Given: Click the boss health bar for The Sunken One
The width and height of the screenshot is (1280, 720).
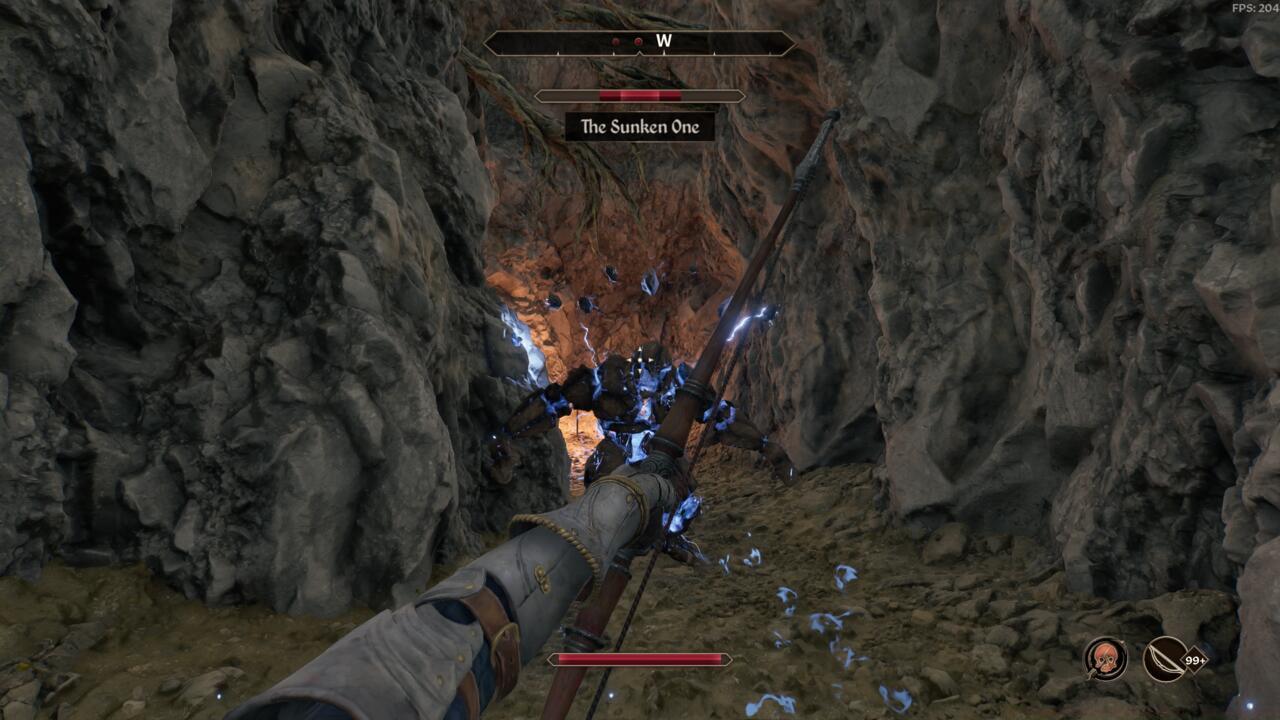Looking at the screenshot, I should [640, 95].
